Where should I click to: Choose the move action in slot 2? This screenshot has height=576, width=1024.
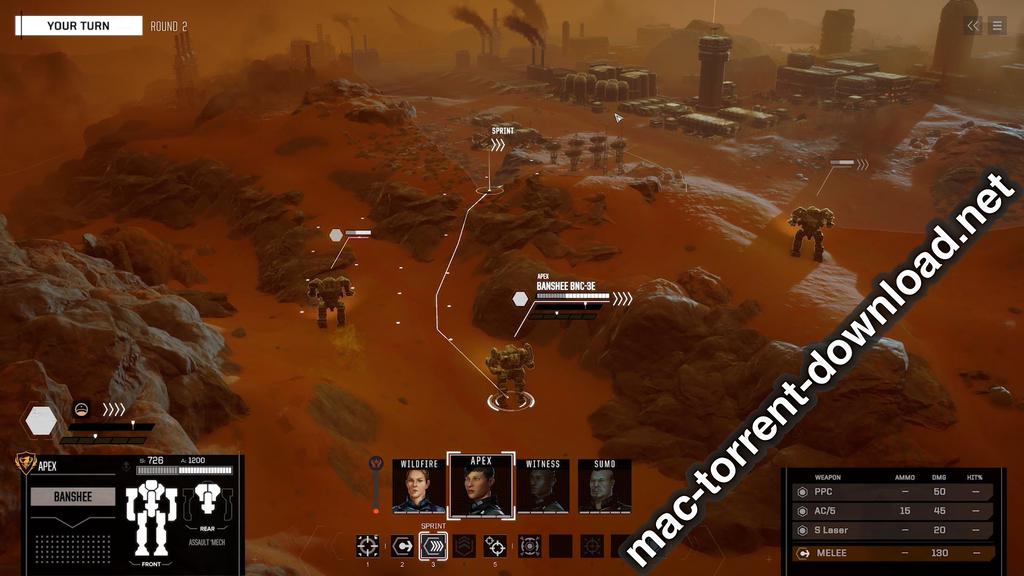[401, 545]
